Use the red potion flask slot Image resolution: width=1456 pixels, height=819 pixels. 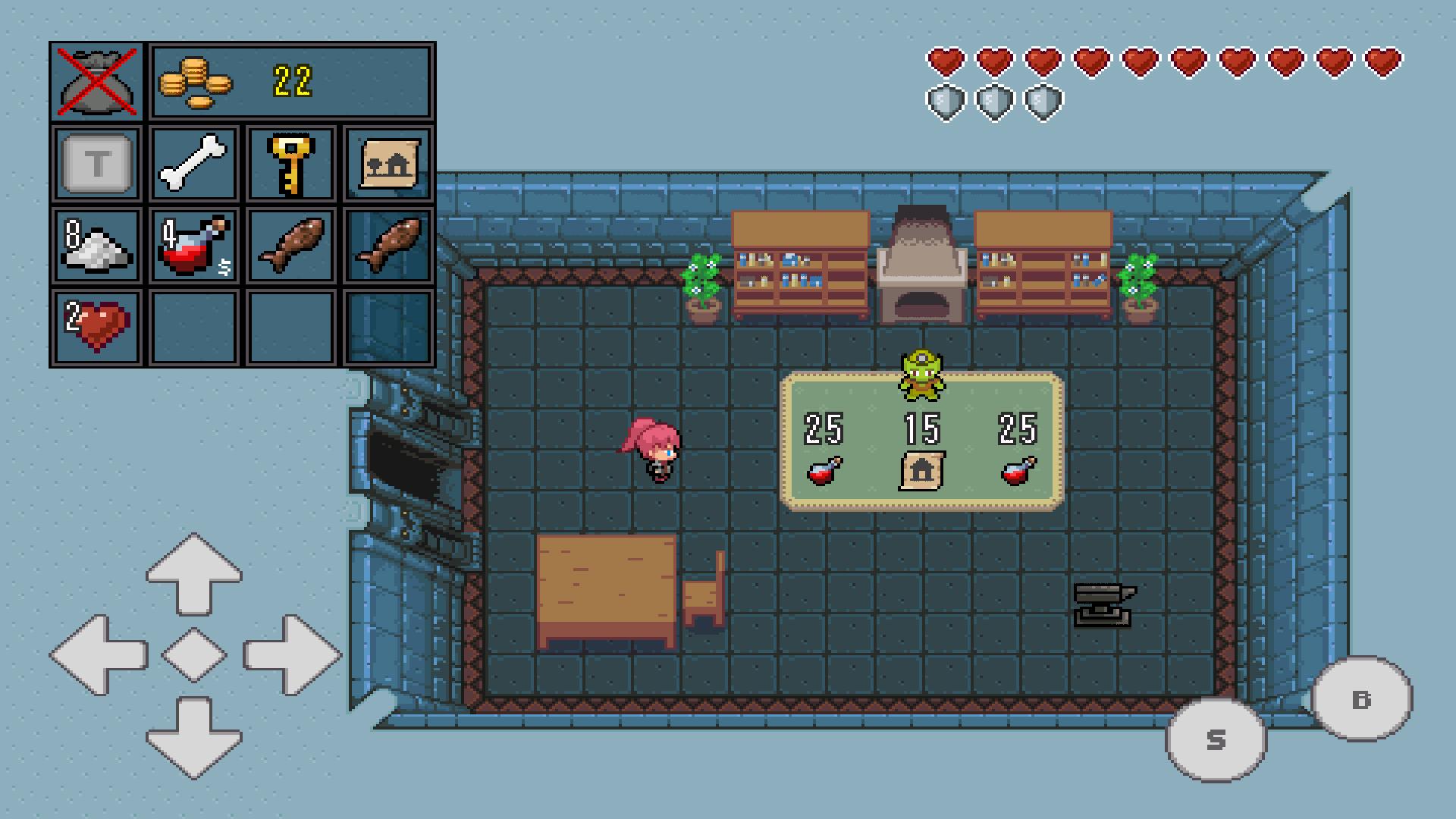coord(194,246)
